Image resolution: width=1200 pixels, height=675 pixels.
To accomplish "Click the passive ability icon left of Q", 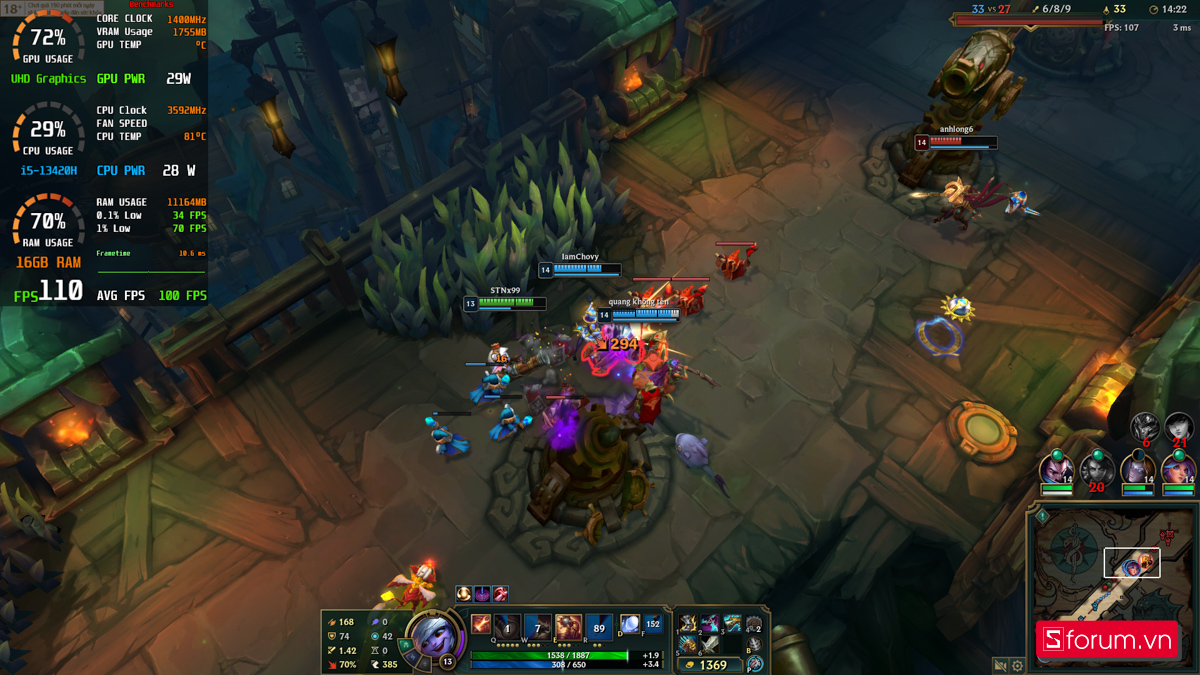I will click(480, 625).
